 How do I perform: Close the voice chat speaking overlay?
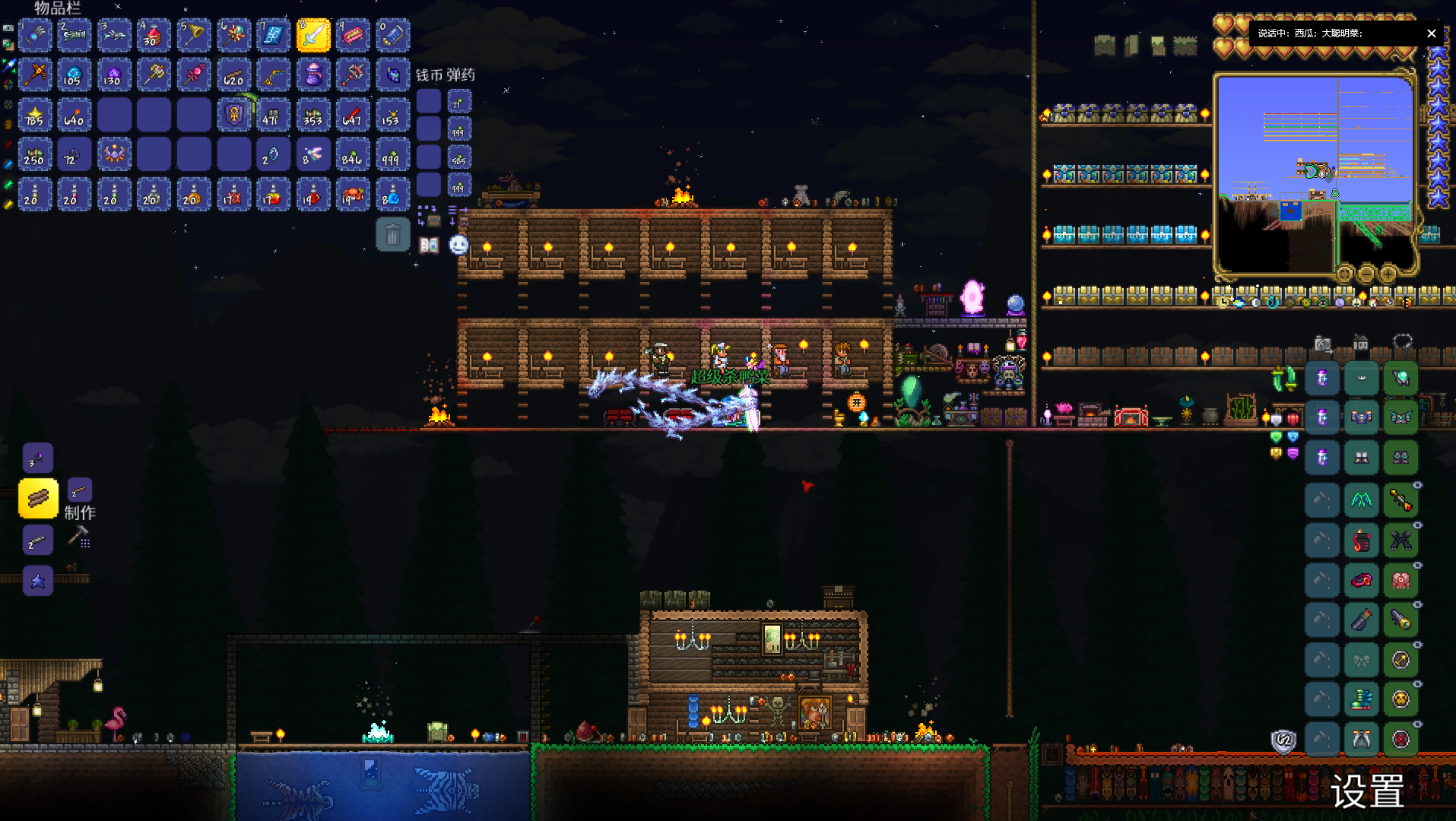(1432, 33)
